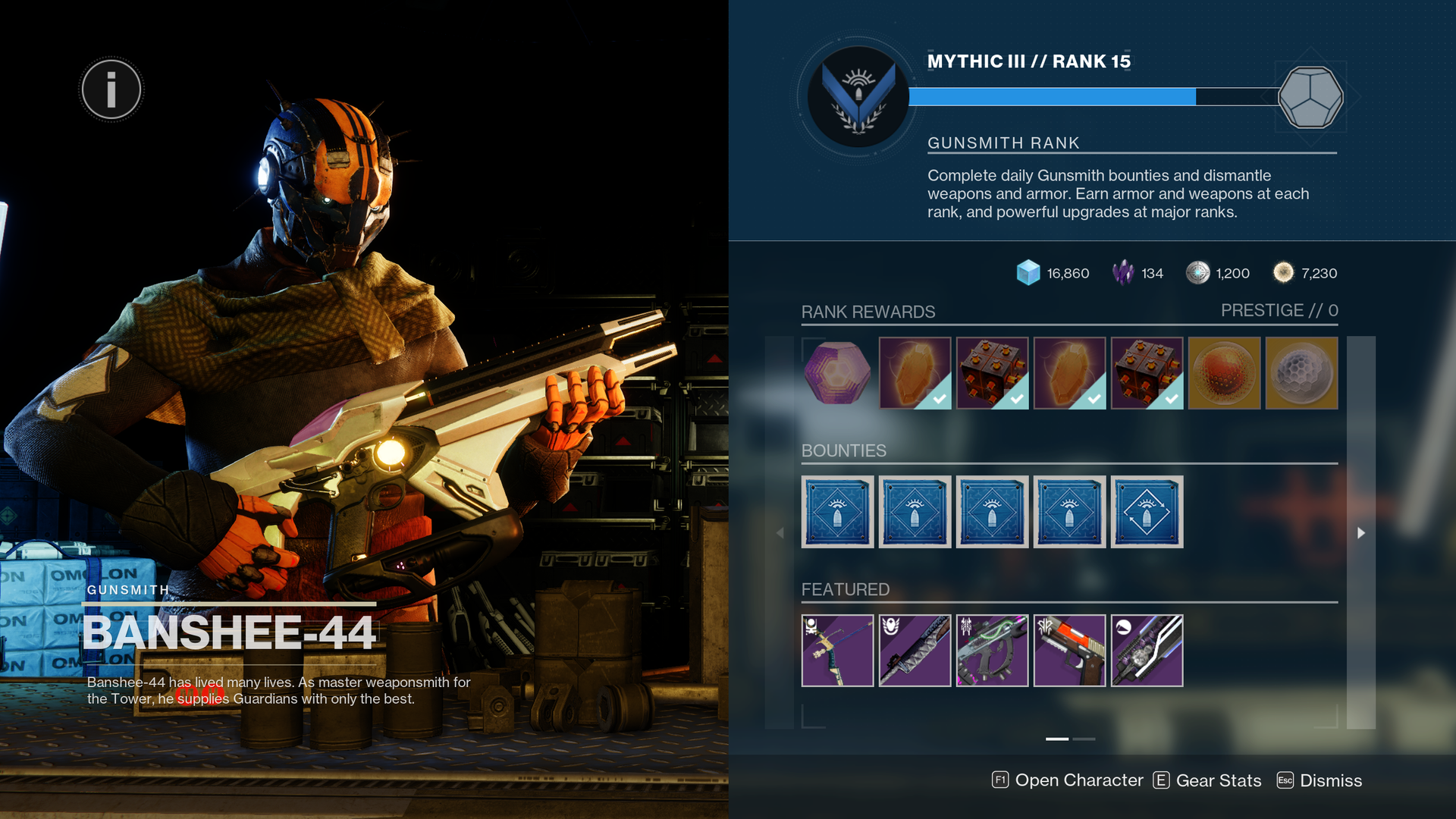Select the BOUNTIES section header
The width and height of the screenshot is (1456, 819).
843,450
